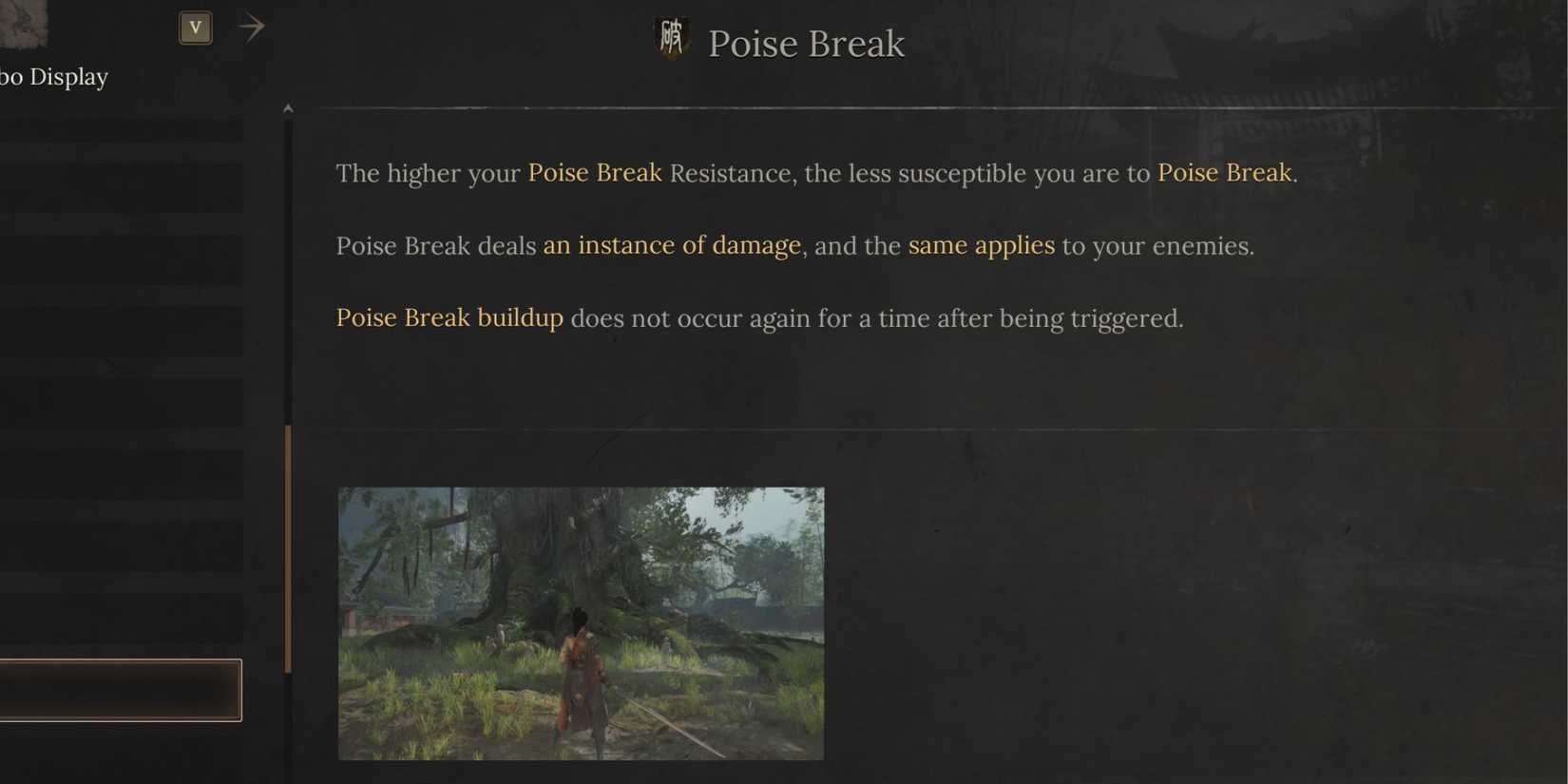Click the upward chevron atop the scrollbar

tap(288, 107)
